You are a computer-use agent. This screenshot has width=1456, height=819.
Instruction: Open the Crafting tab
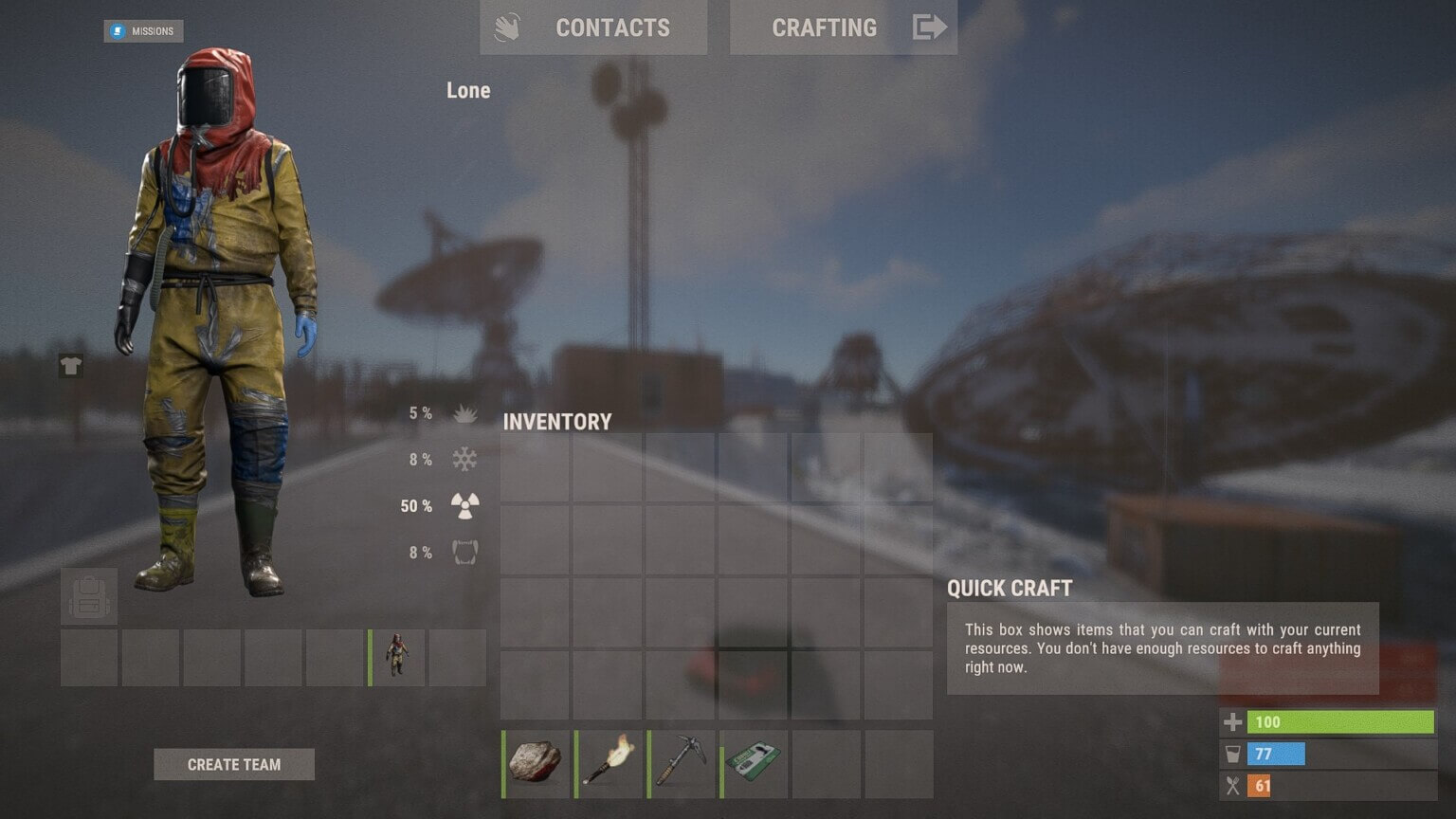[823, 27]
